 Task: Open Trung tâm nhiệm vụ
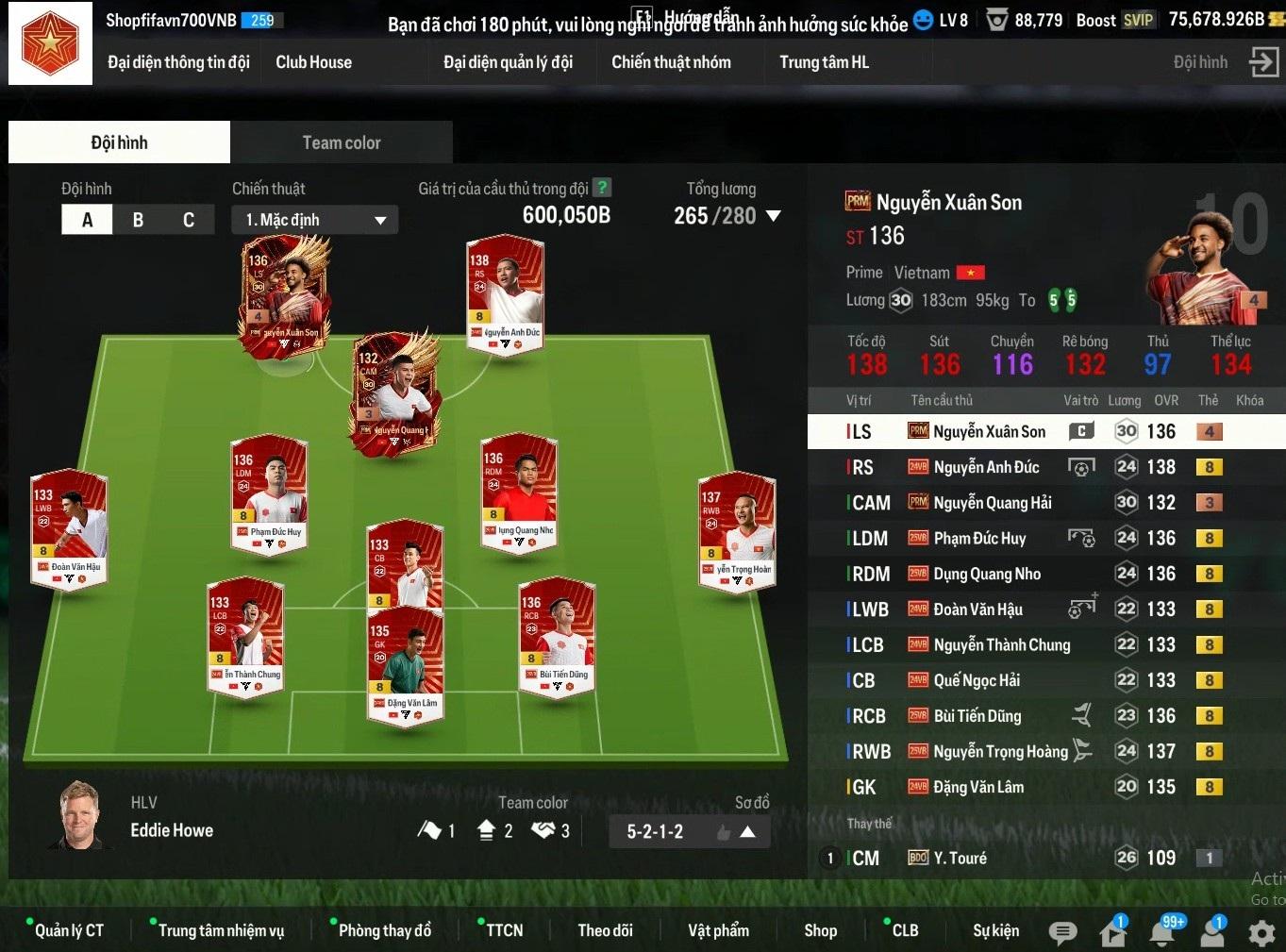click(221, 930)
